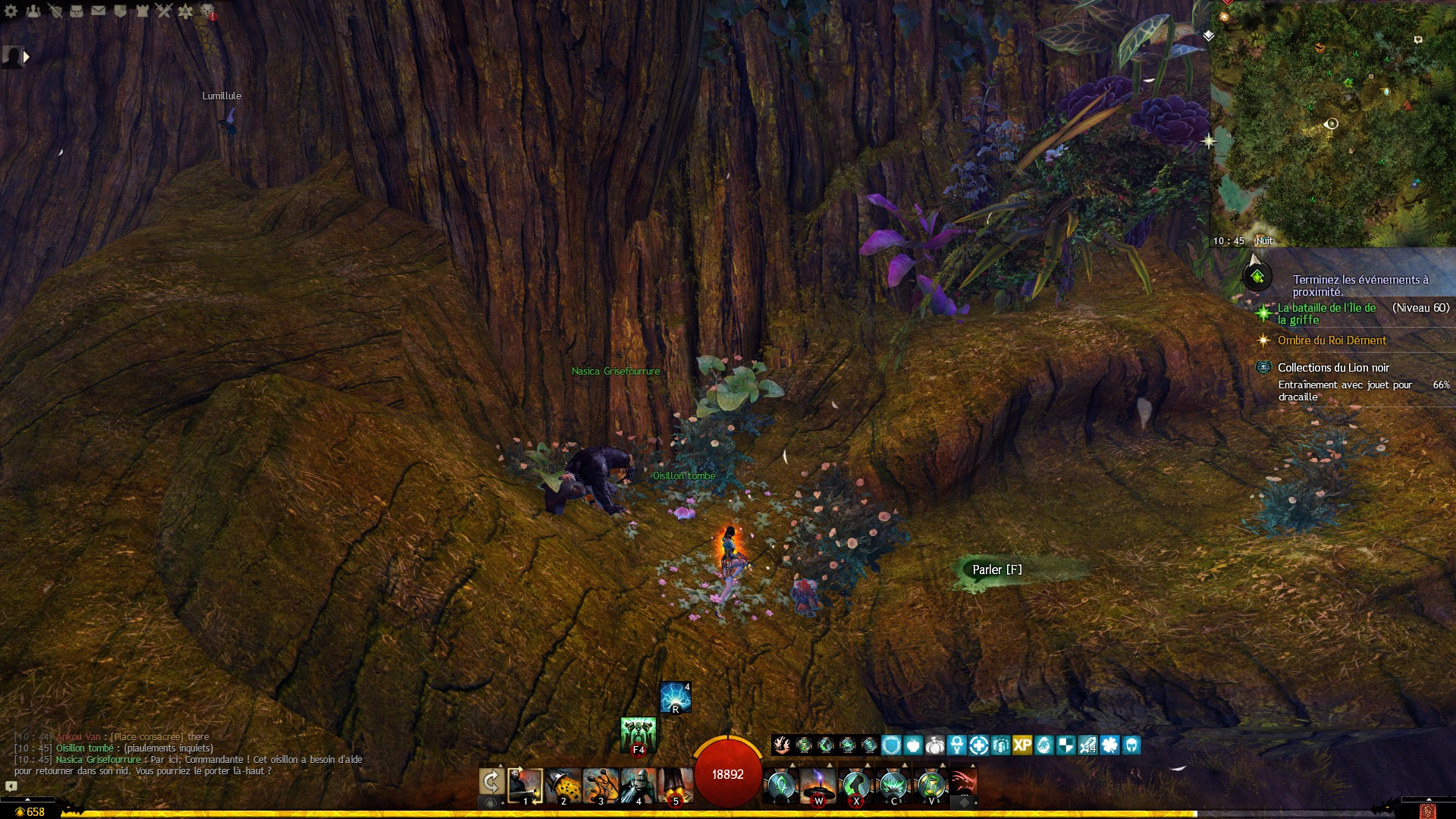Open the hero panel sword-and-shield icon
1456x819 pixels.
(x=55, y=11)
